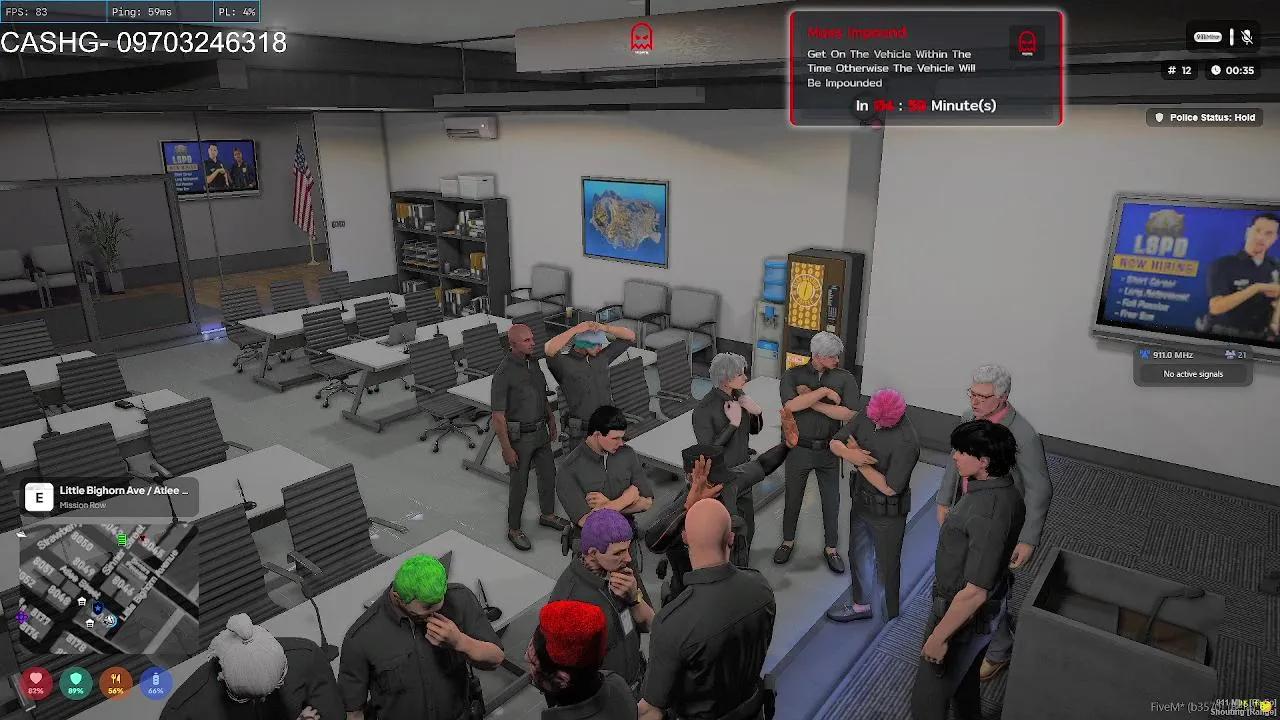
Task: Click the shield icon beside Police Status: Hold
Action: pos(1160,117)
